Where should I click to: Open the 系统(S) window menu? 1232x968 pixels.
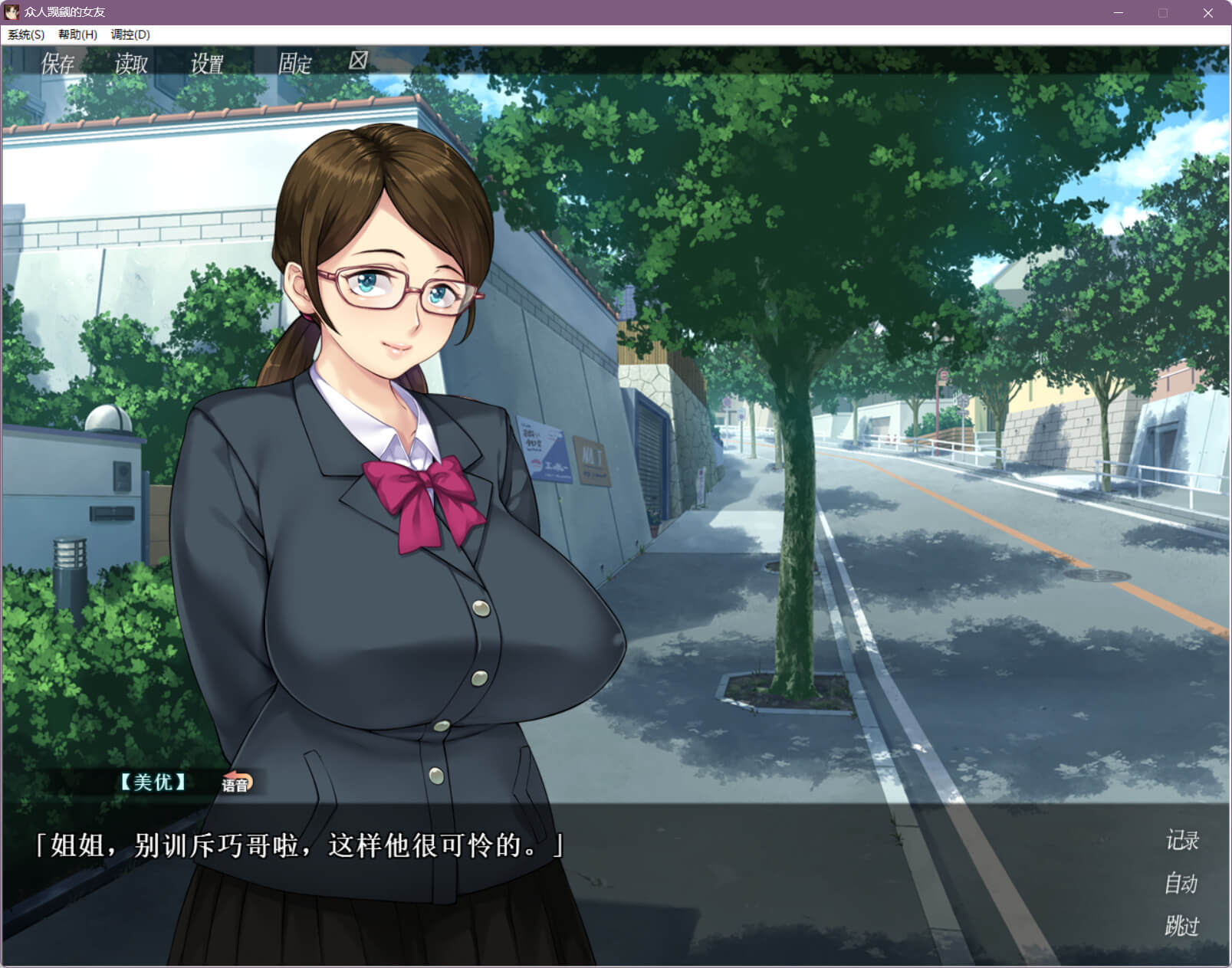tap(26, 34)
